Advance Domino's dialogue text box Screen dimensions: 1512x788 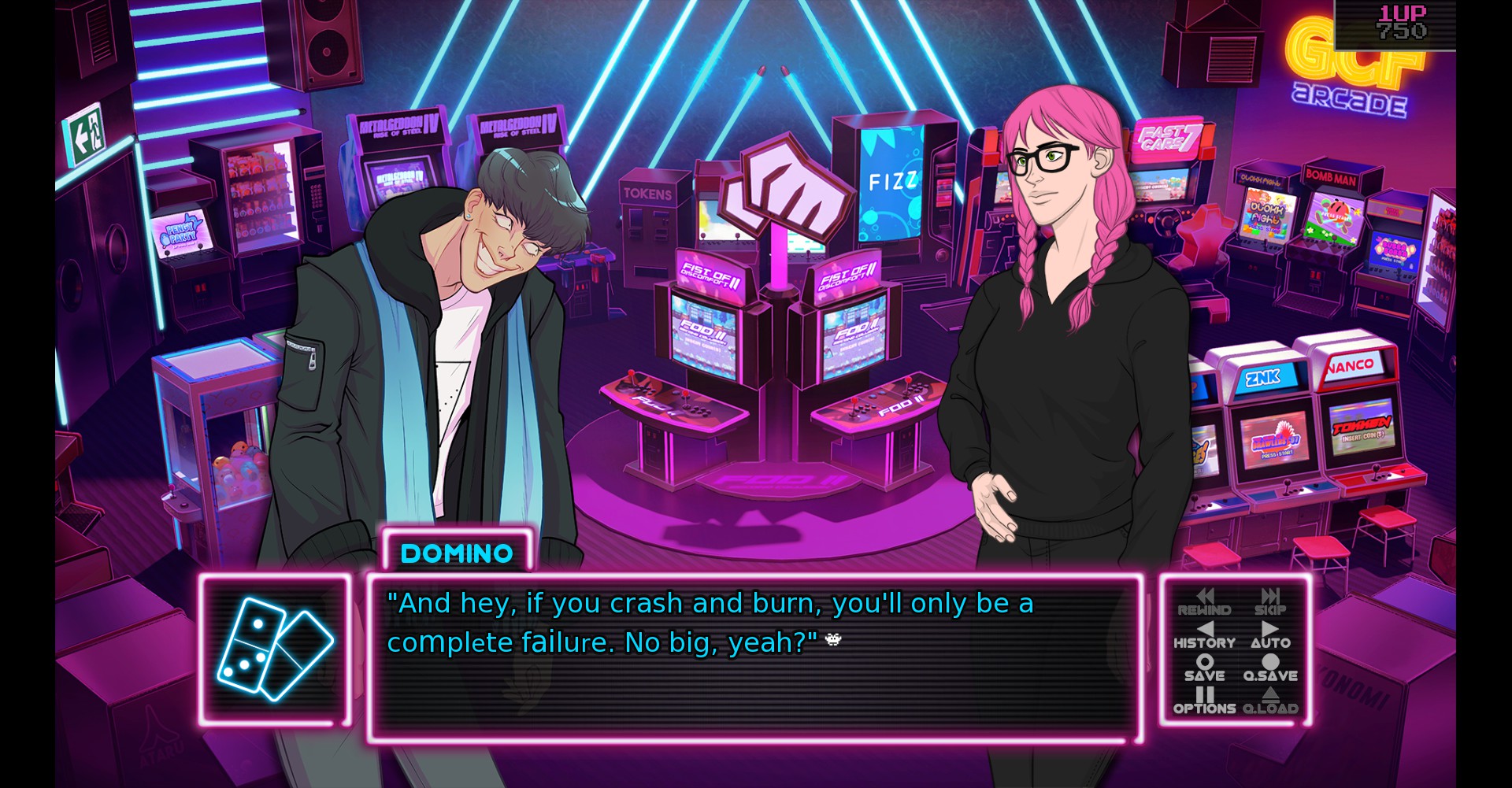(754, 660)
